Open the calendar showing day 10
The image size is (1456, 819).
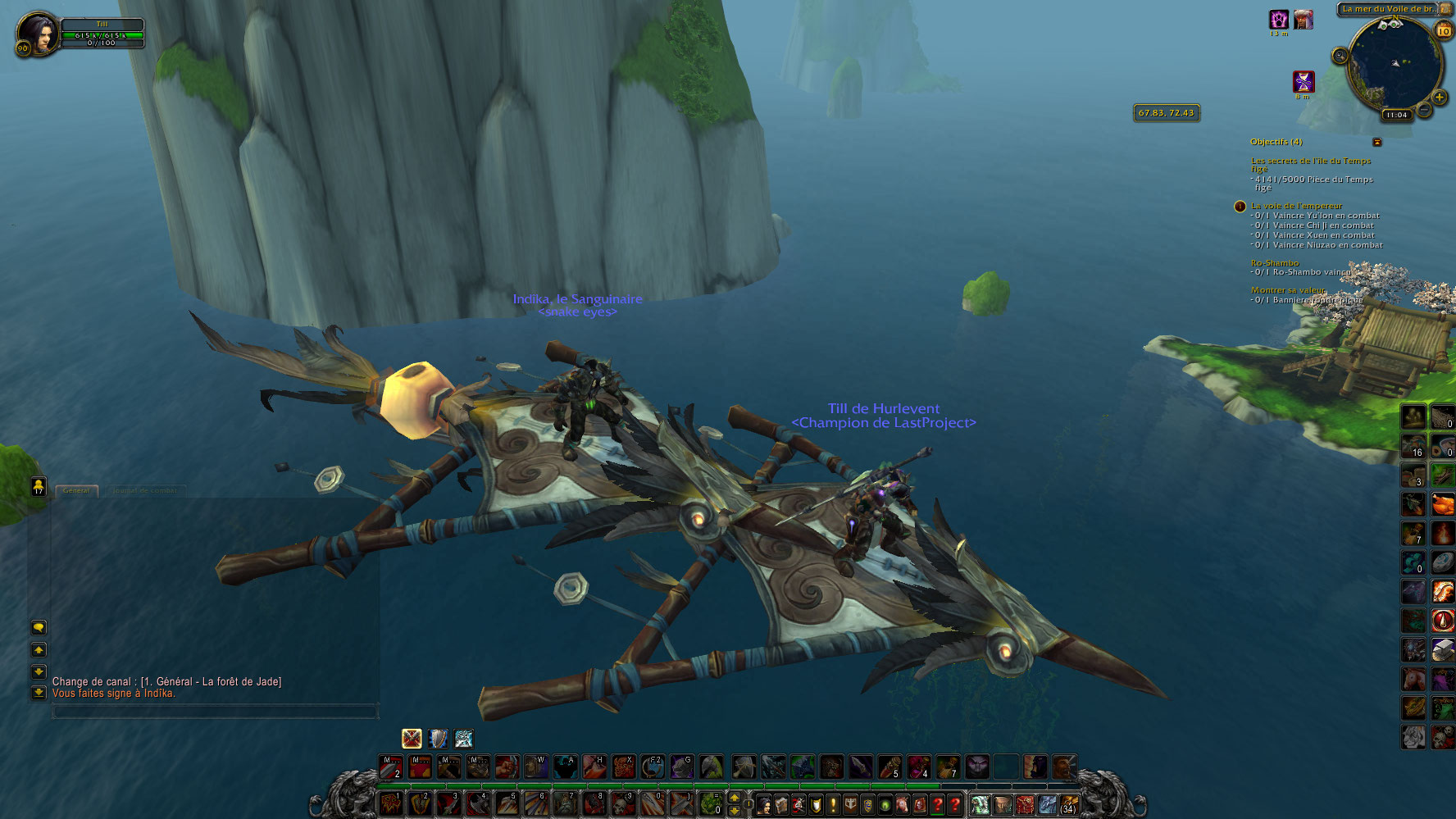(x=1443, y=30)
